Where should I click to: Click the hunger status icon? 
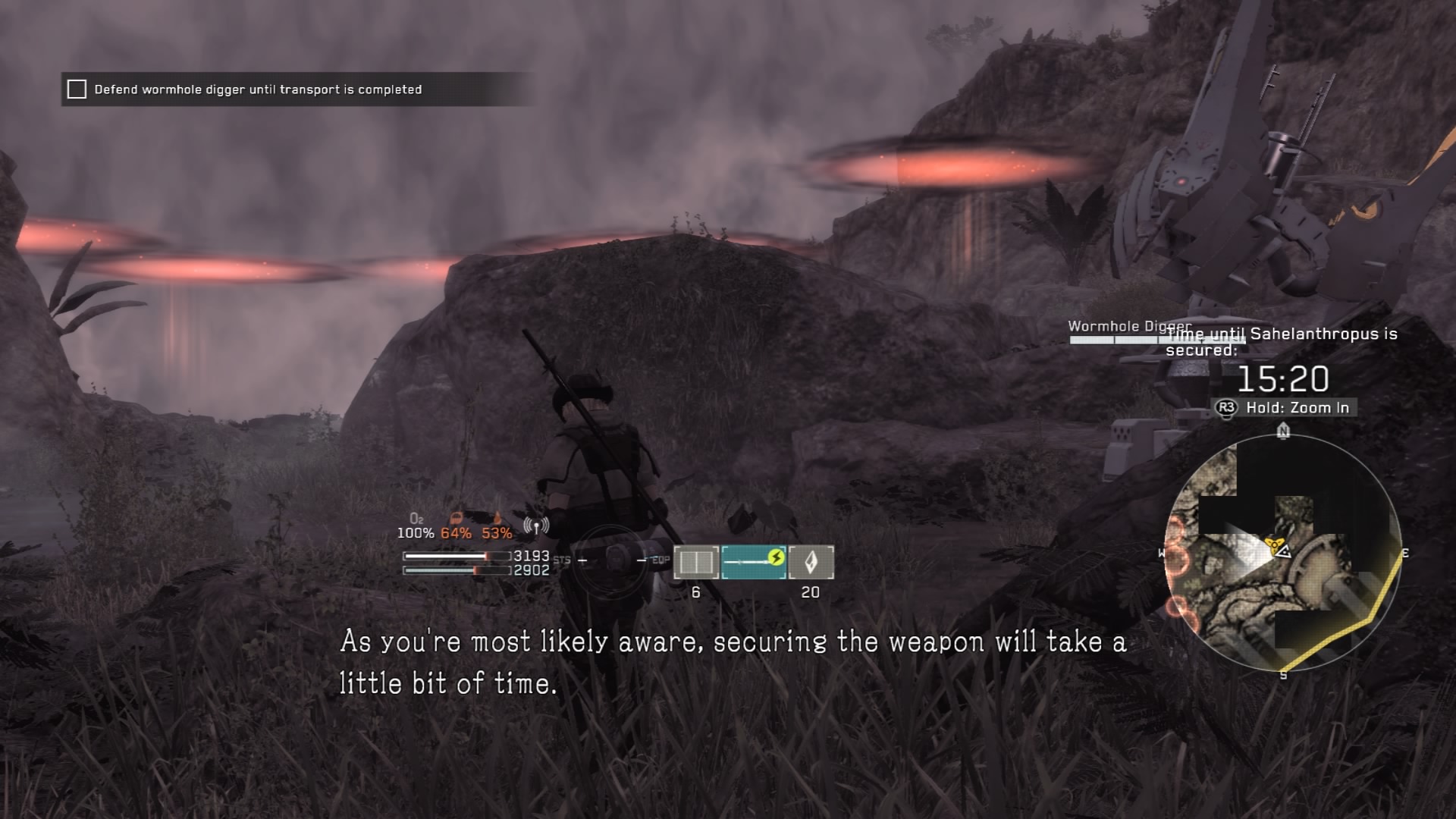tap(456, 519)
